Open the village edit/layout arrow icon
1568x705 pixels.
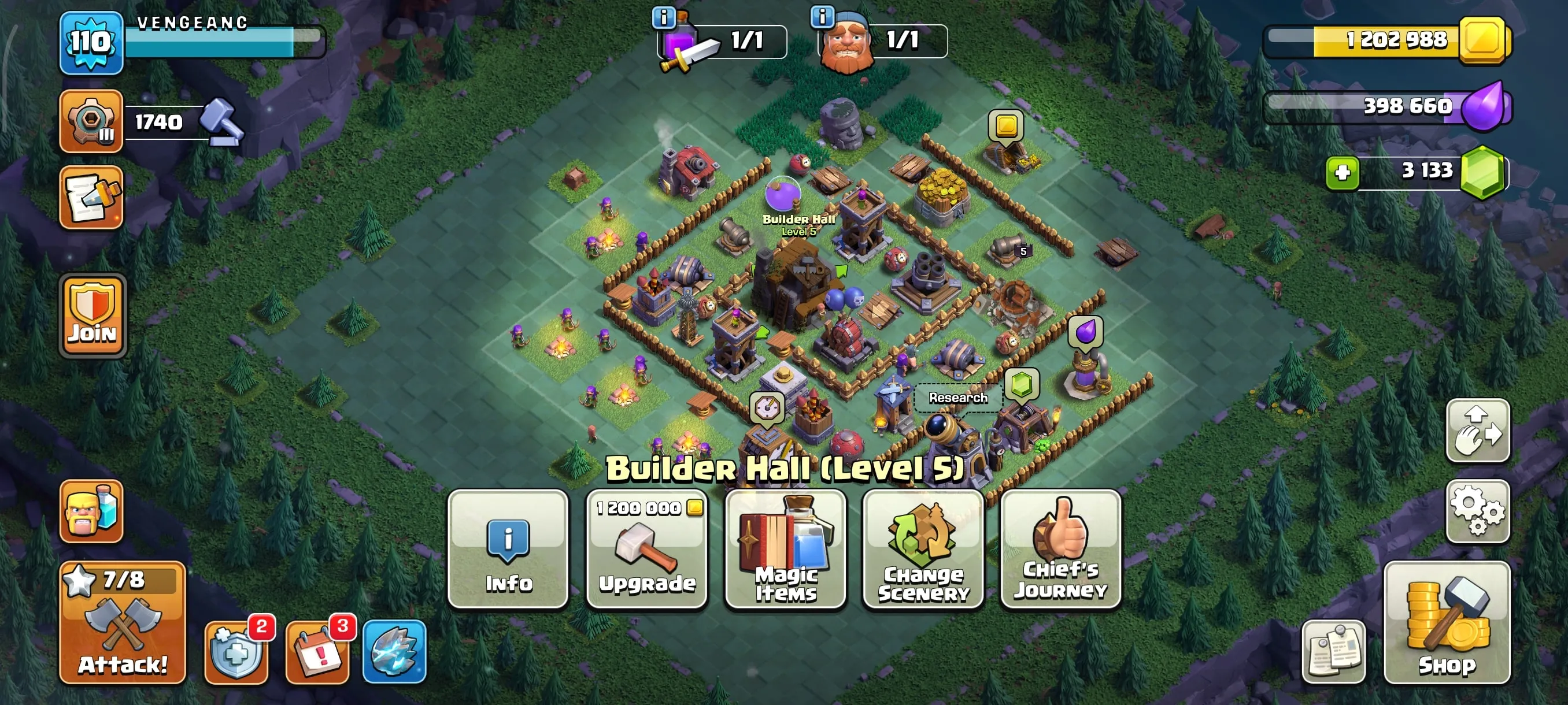pos(1479,432)
